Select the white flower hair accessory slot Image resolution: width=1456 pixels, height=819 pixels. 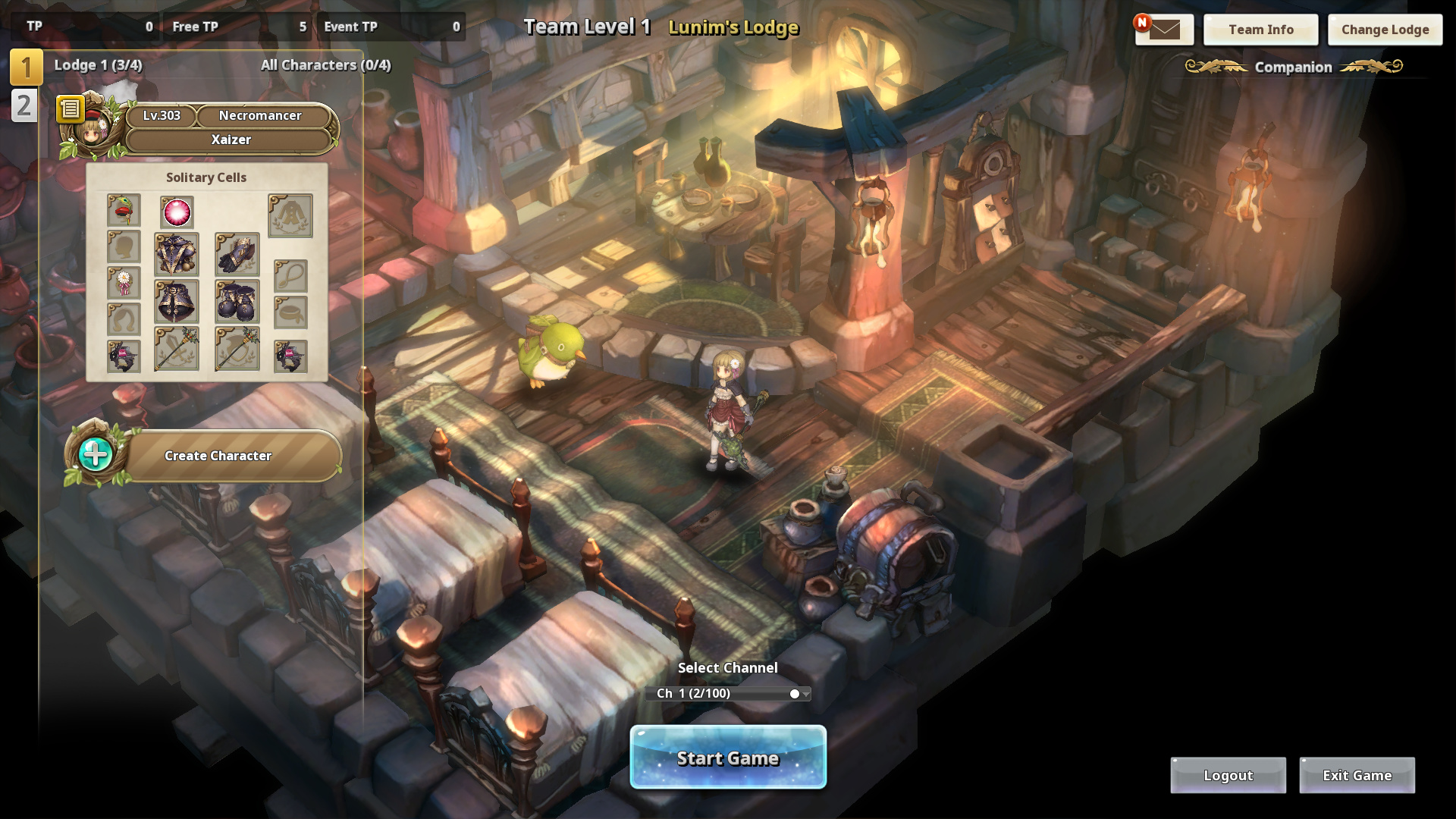coord(124,283)
